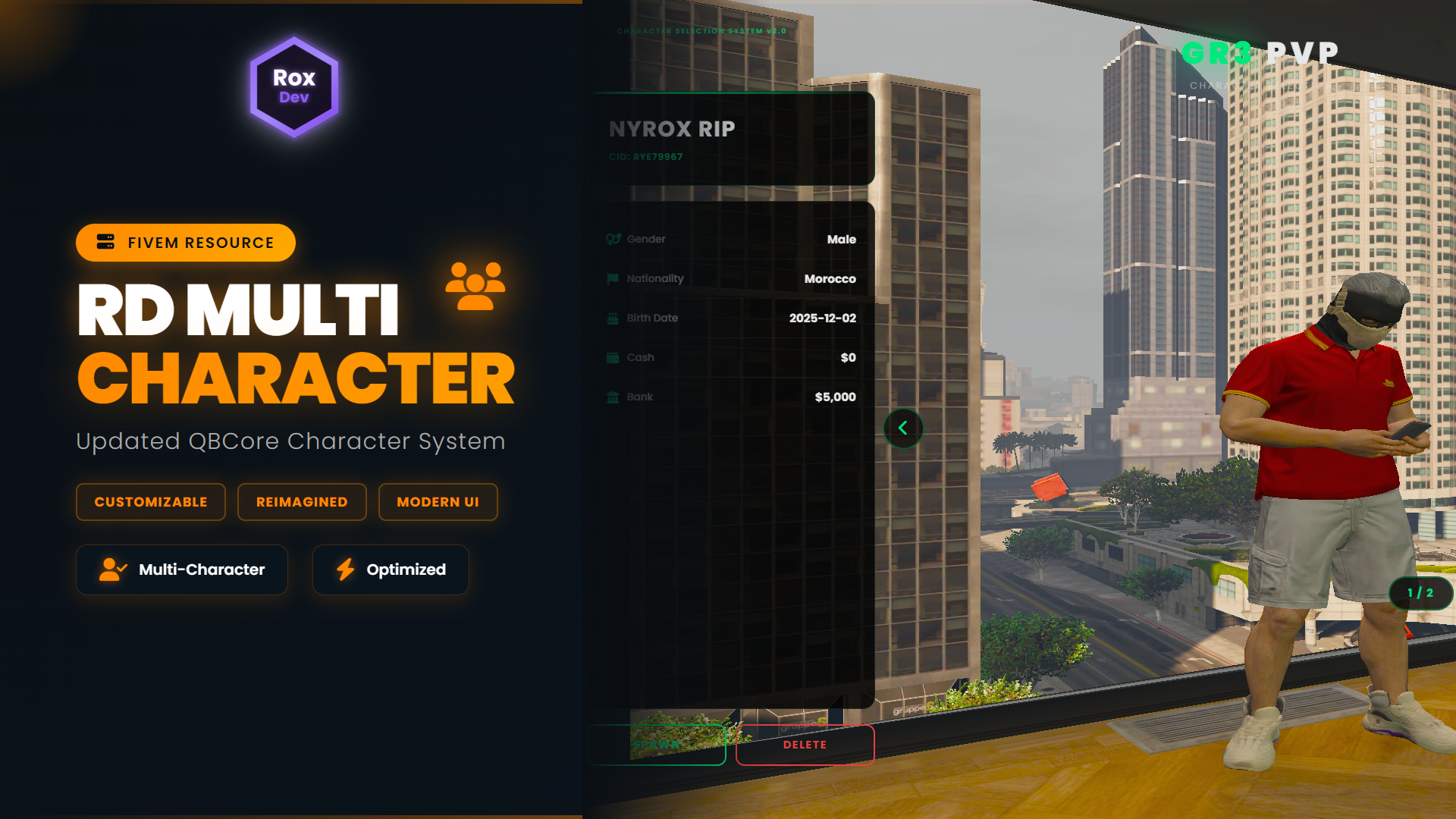Toggle the CUSTOMIZABLE tag

click(150, 501)
